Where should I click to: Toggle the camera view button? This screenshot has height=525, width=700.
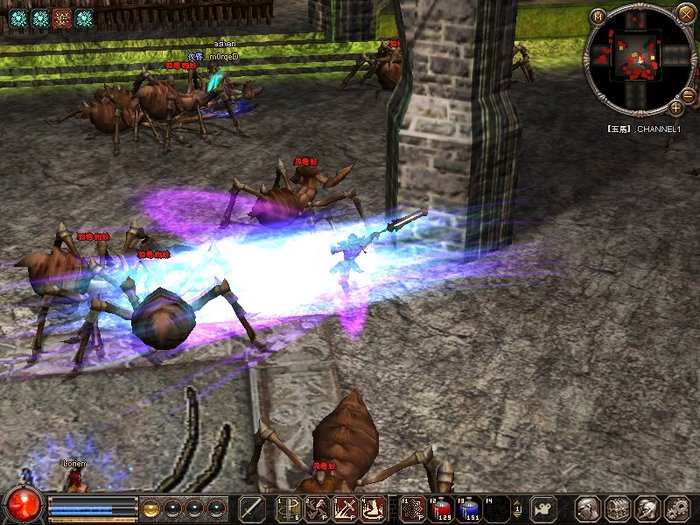pyautogui.click(x=543, y=508)
